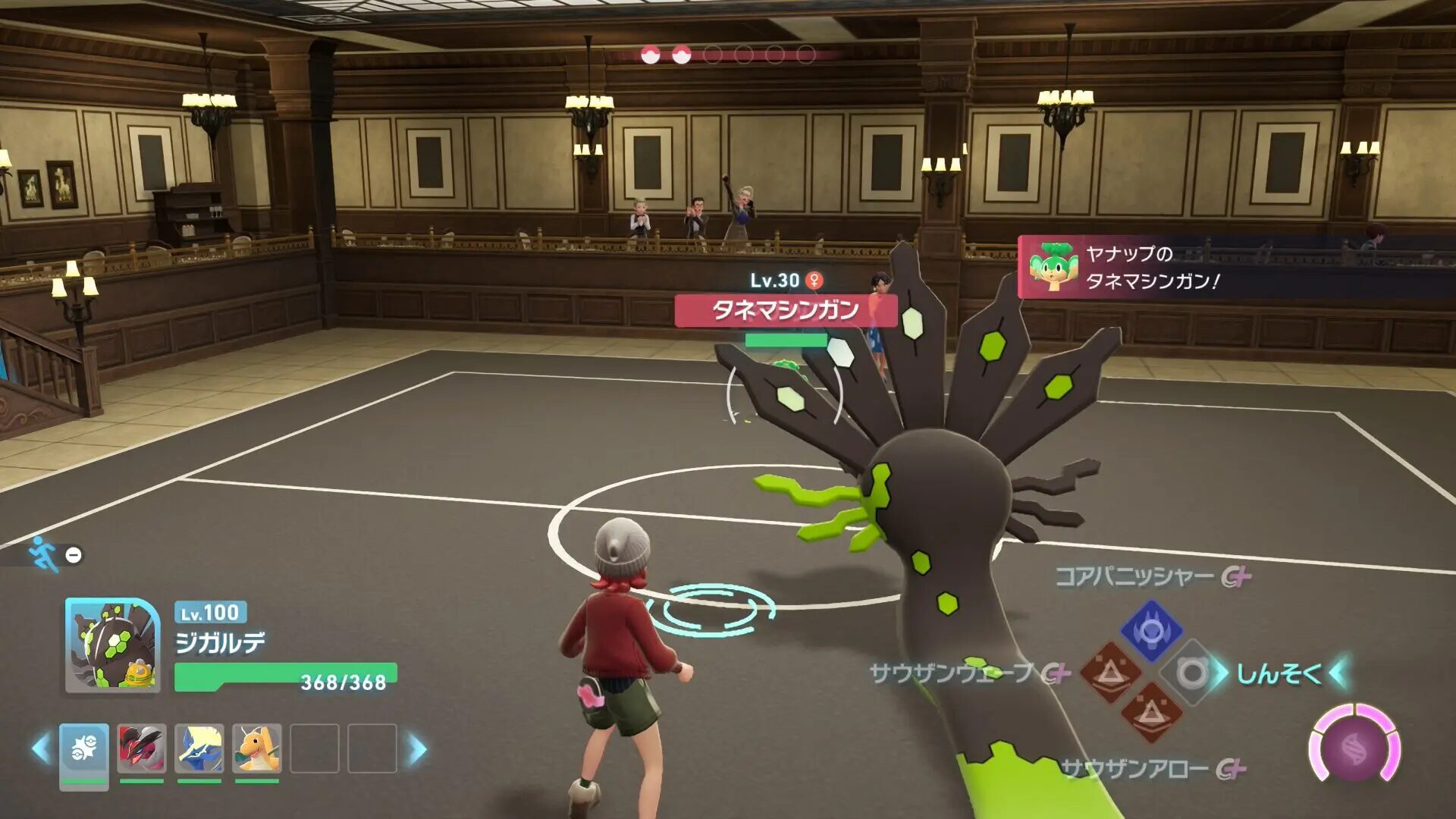This screenshot has height=819, width=1456.
Task: Select the highlighted Poké Ball party slot
Action: (x=84, y=749)
